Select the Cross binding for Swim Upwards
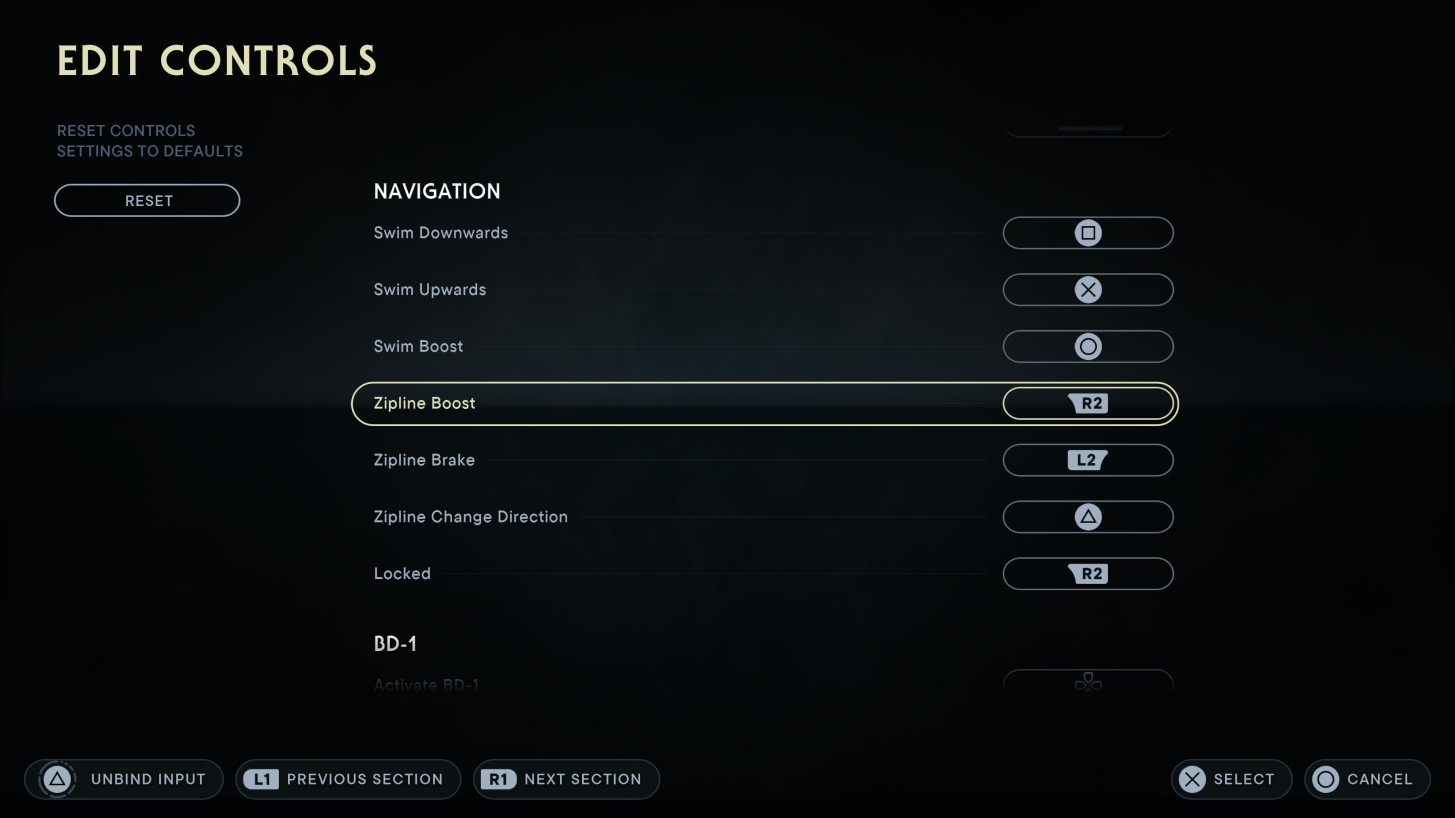The width and height of the screenshot is (1455, 818). [1087, 289]
